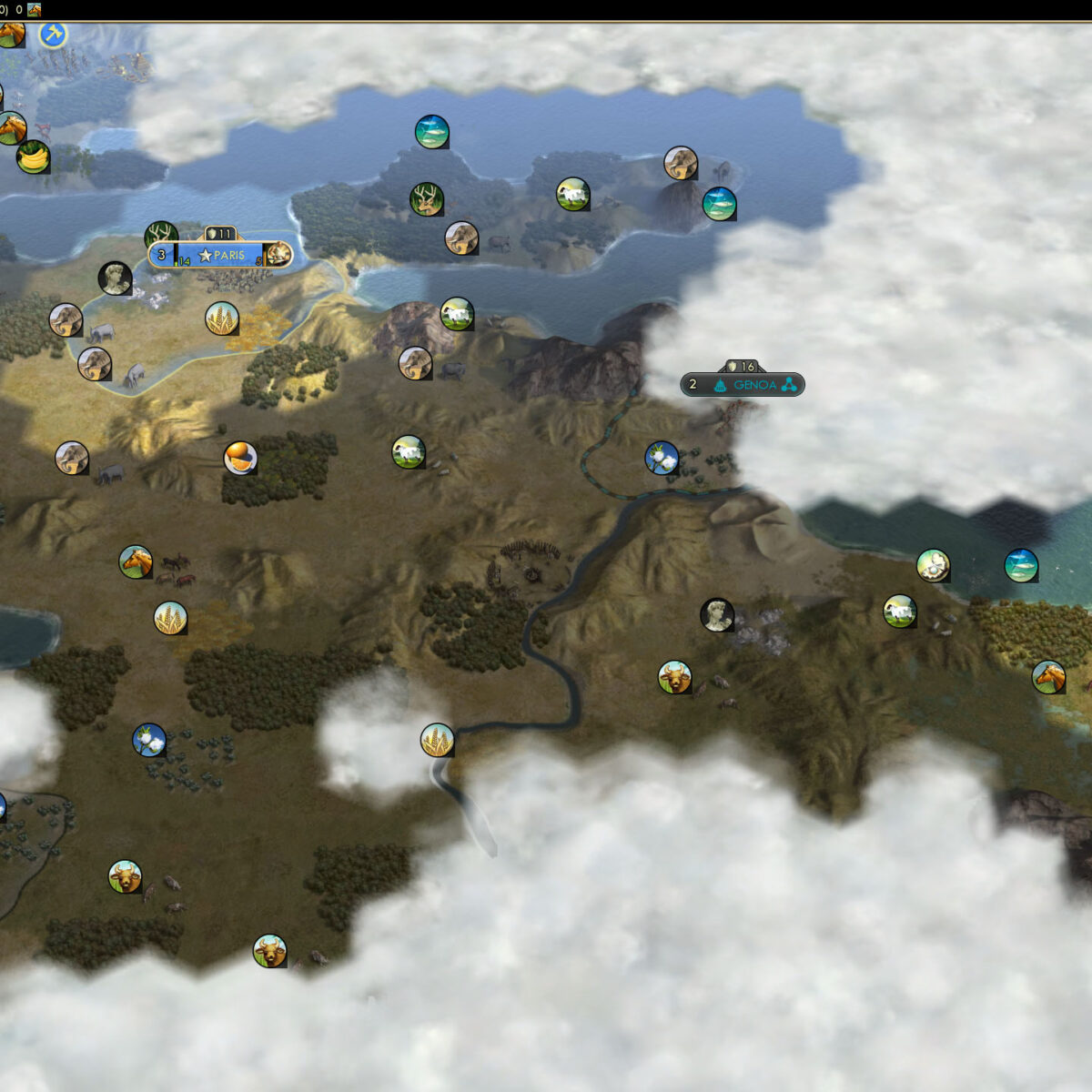Click Paris's production portrait on its banner

point(278,255)
